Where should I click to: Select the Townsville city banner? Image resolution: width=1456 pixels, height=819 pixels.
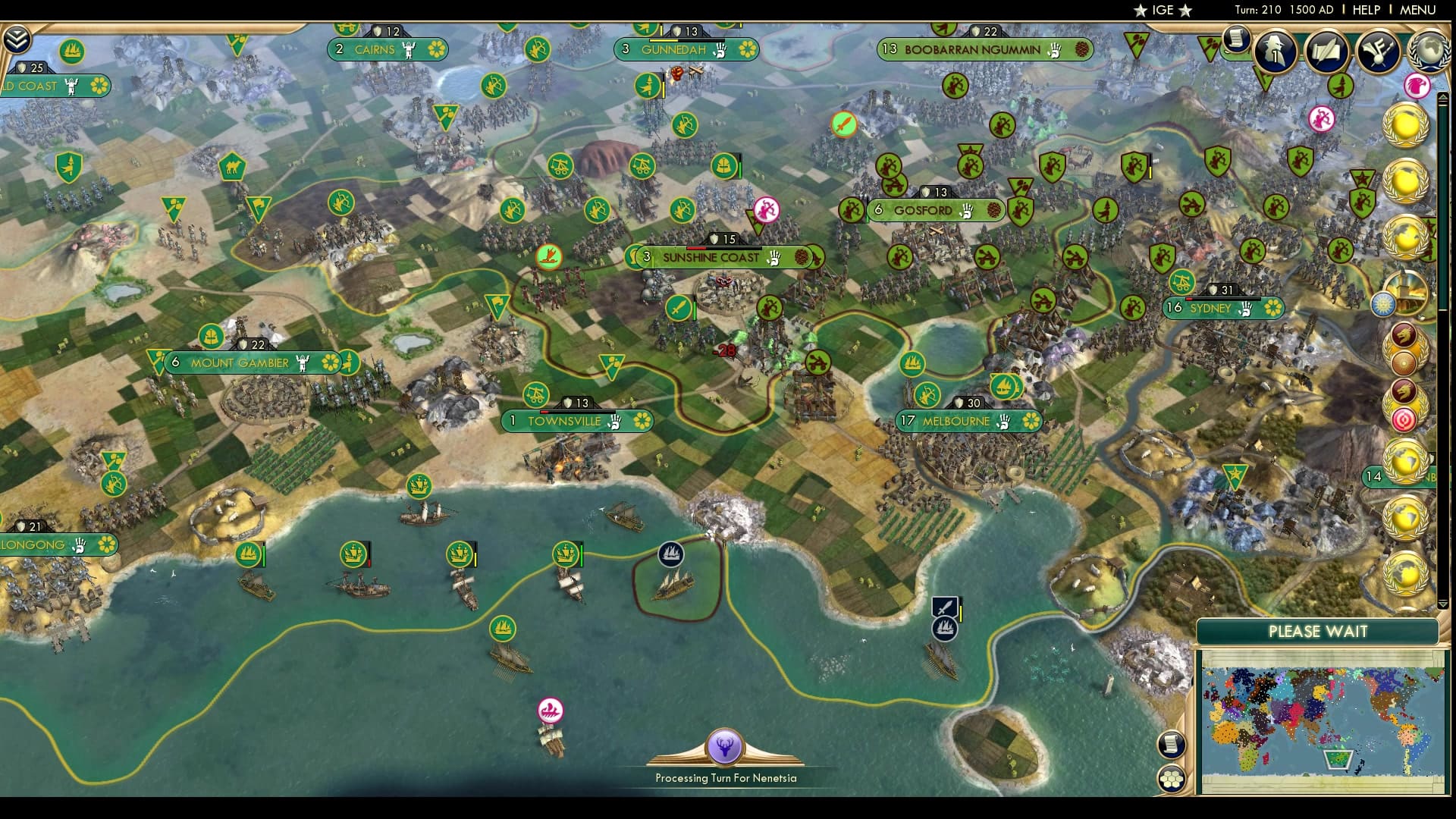[564, 422]
